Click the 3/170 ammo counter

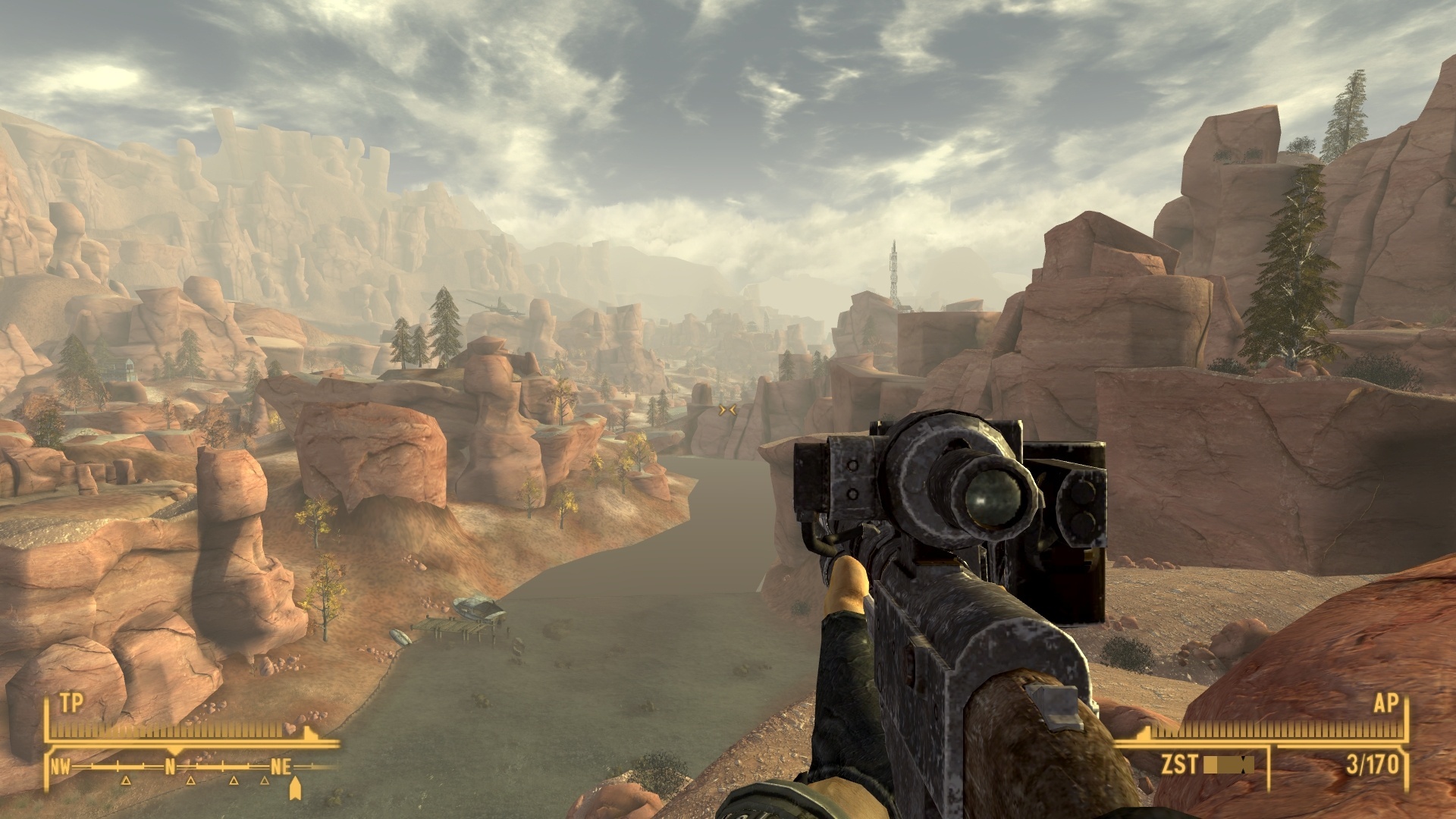tap(1372, 763)
